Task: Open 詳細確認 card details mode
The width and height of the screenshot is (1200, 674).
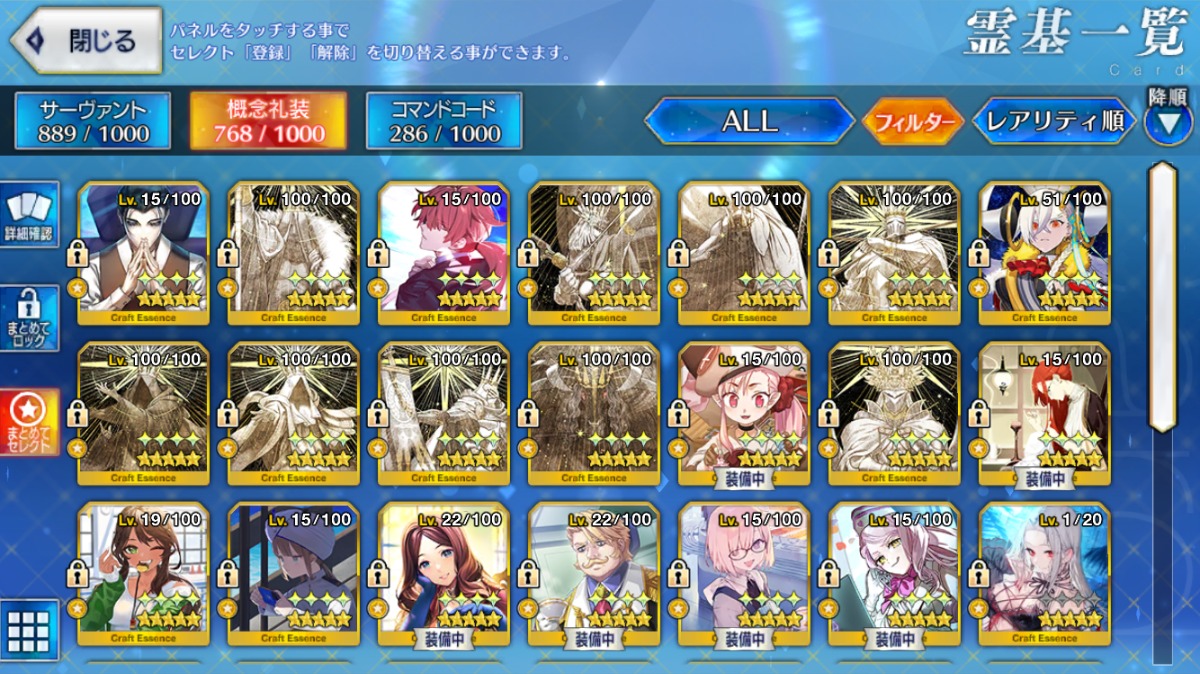Action: [x=30, y=215]
